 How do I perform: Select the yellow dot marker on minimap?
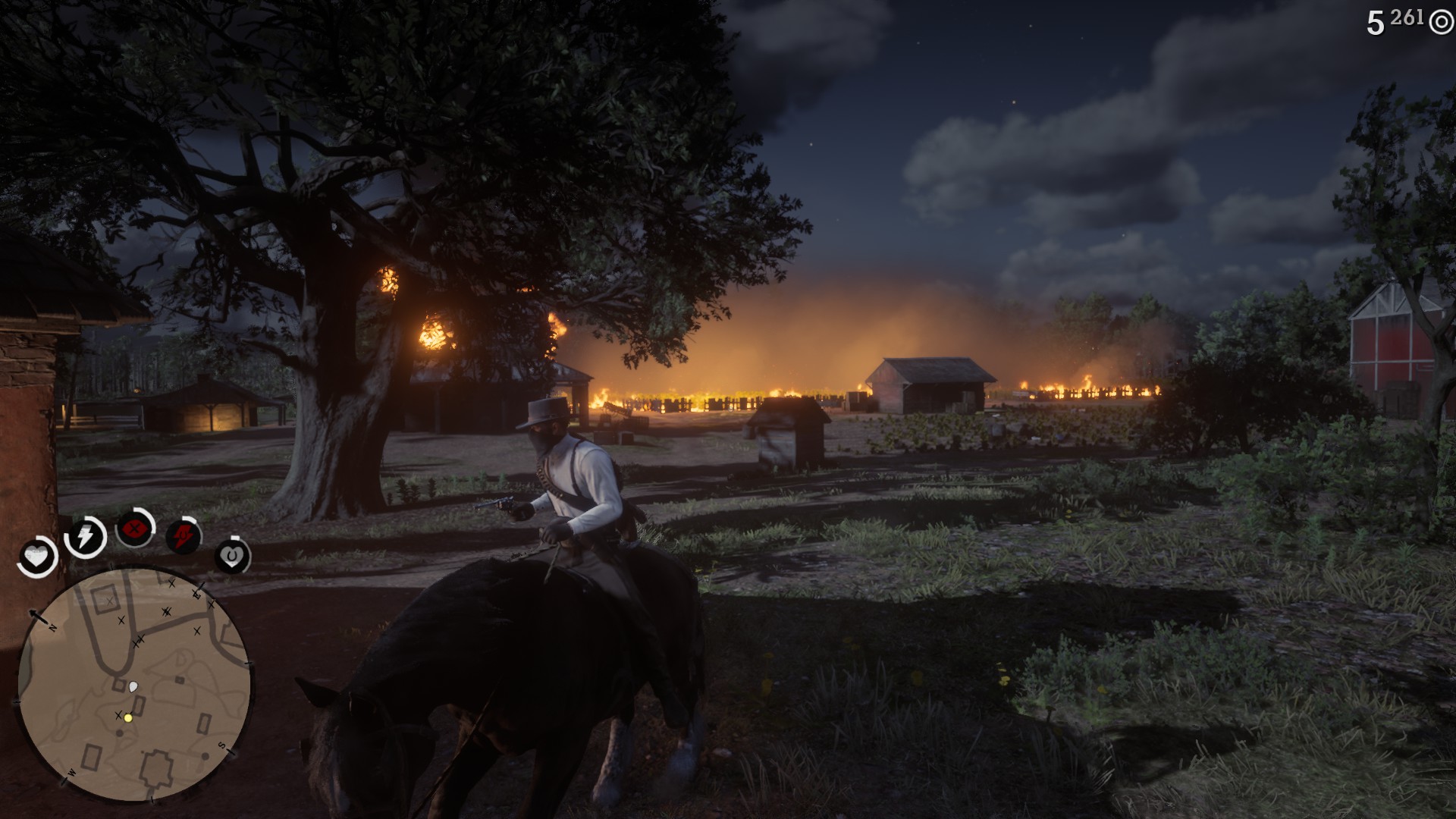pyautogui.click(x=128, y=717)
